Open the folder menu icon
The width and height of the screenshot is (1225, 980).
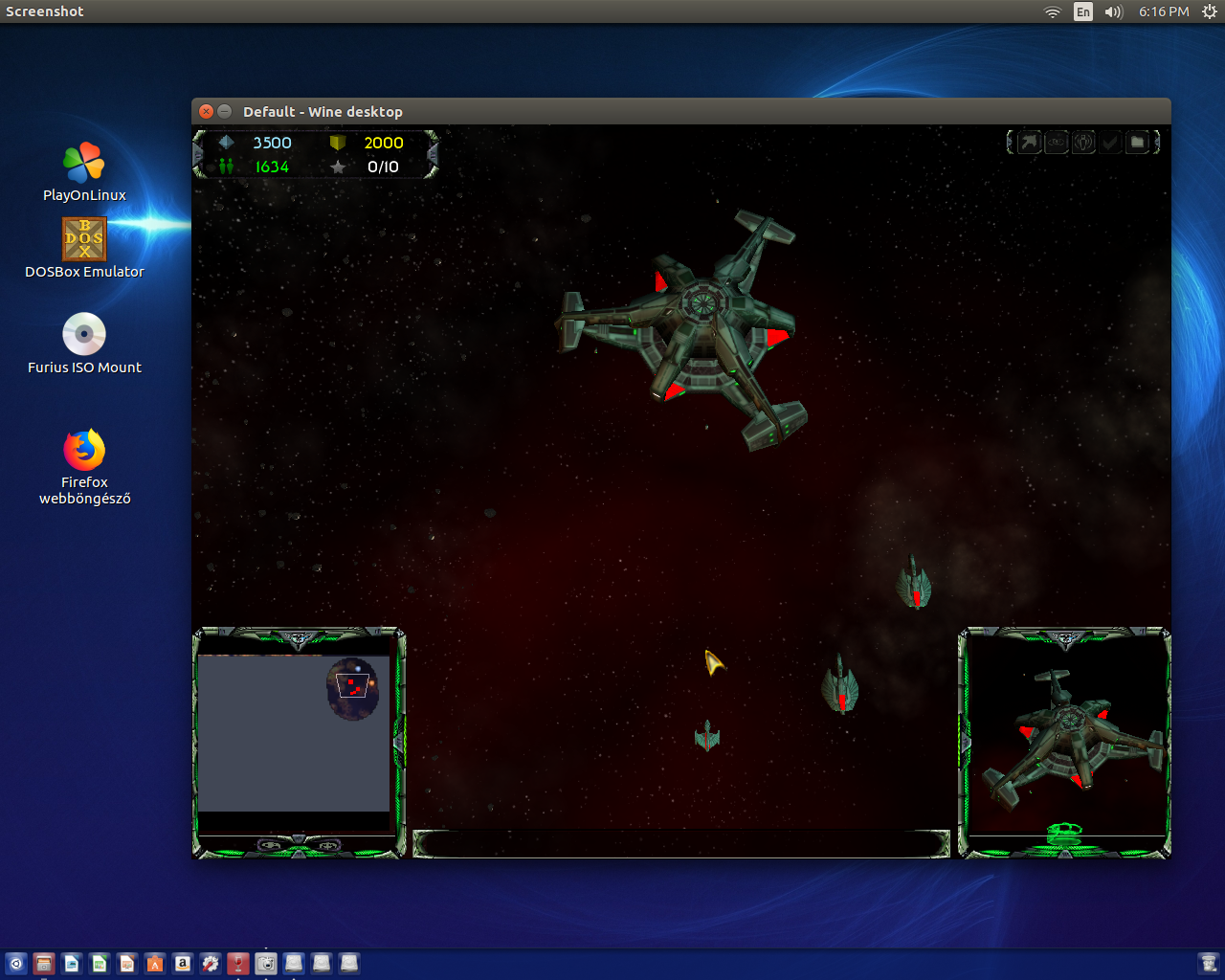click(x=1137, y=143)
